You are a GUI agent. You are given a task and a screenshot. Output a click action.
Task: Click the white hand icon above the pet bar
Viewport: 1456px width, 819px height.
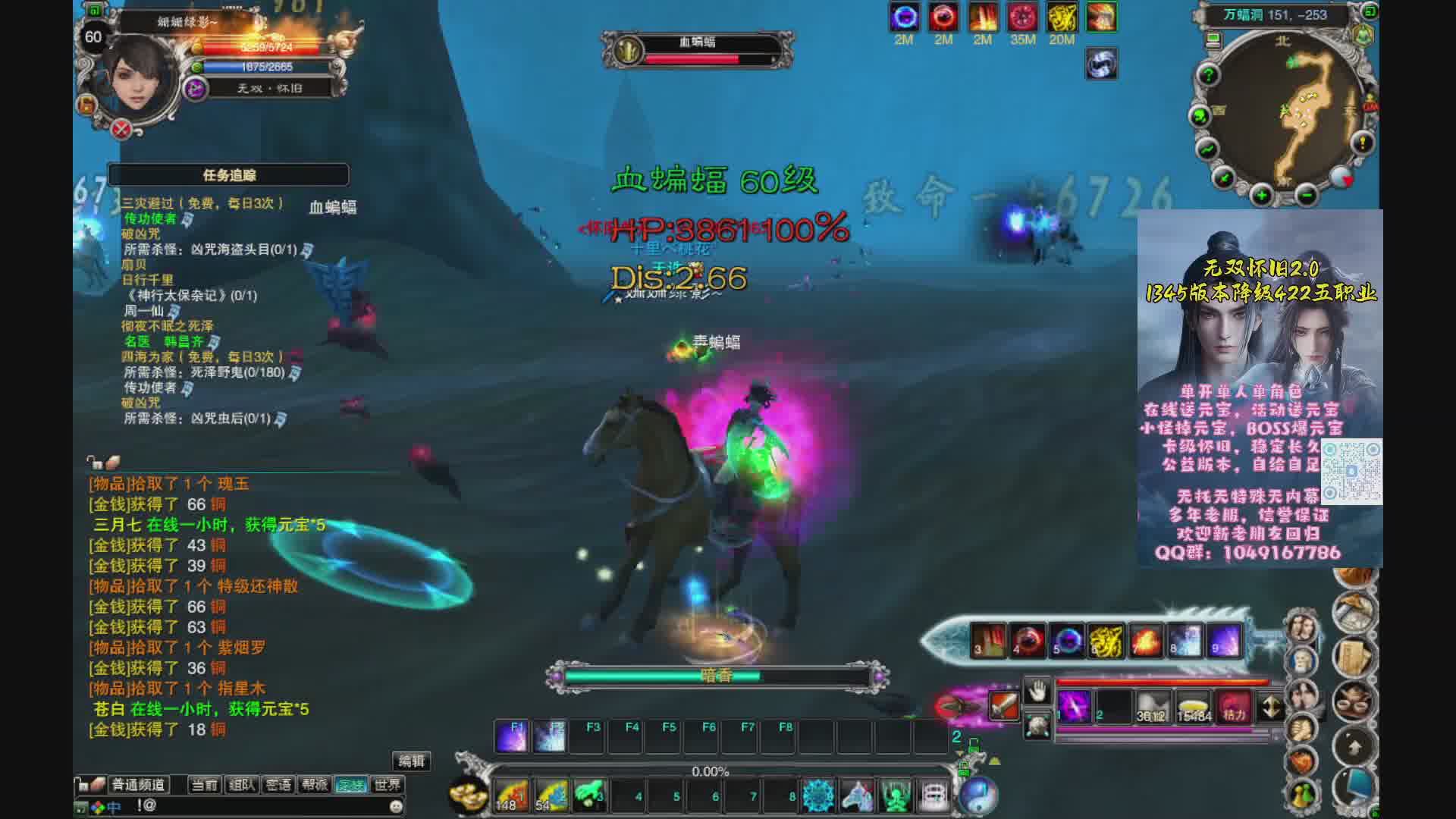point(1037,691)
